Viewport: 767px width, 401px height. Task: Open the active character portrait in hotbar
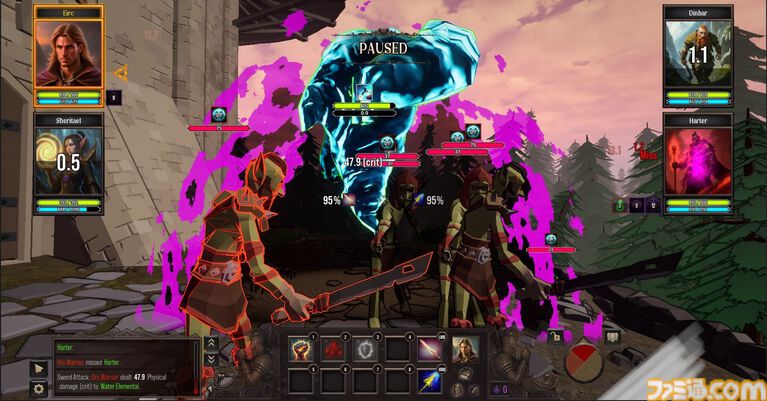(x=466, y=350)
